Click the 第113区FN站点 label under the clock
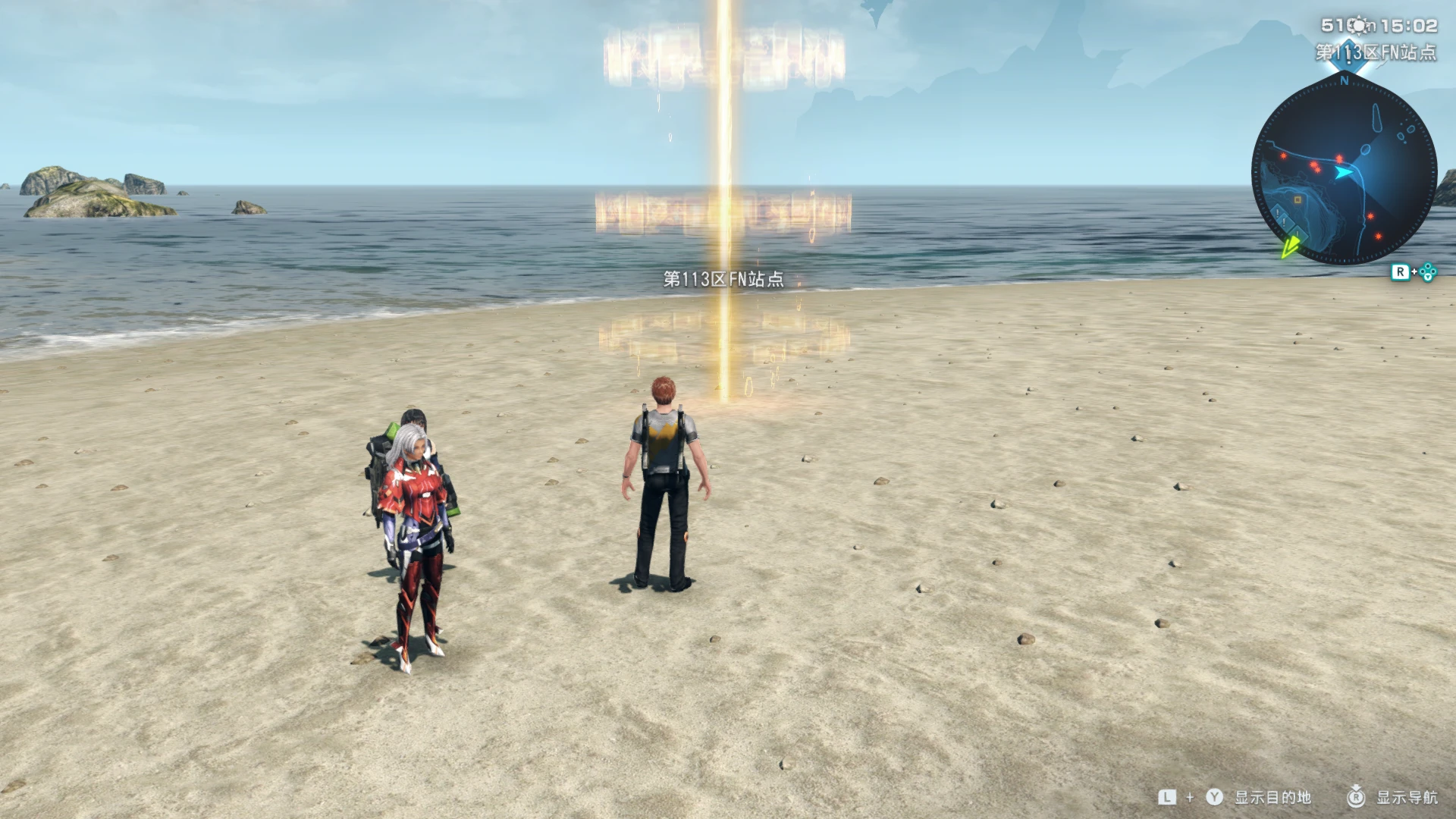The width and height of the screenshot is (1456, 819). coord(1389,52)
